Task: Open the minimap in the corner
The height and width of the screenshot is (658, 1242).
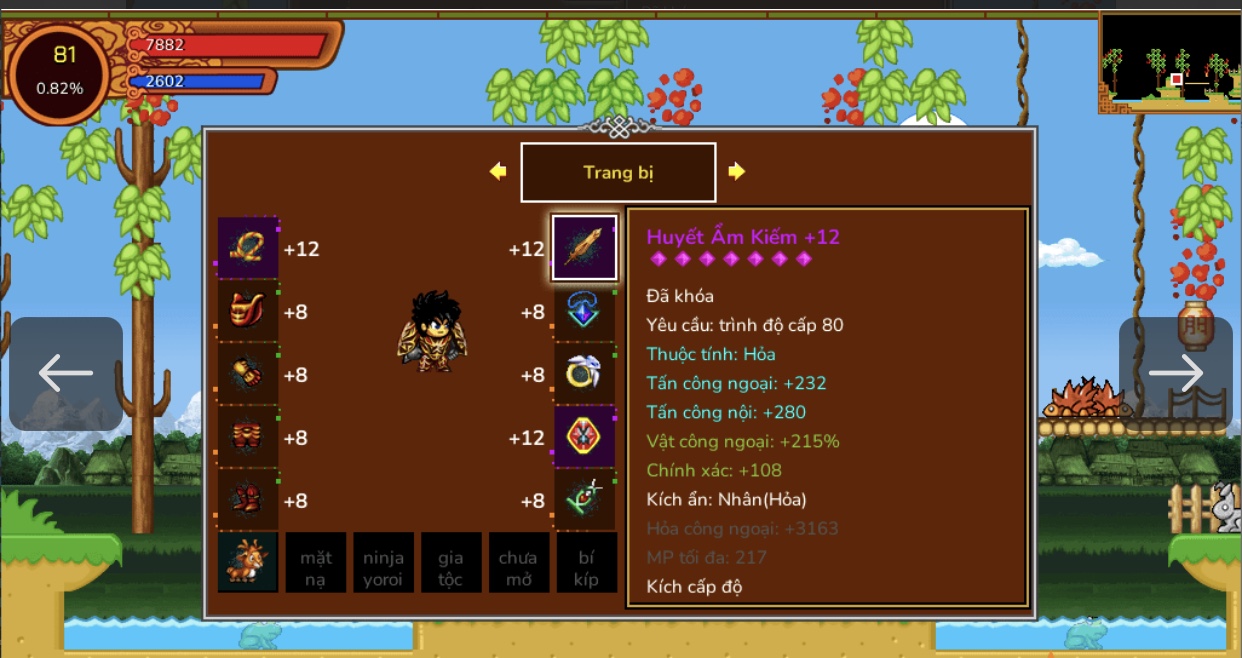Action: pyautogui.click(x=1169, y=62)
